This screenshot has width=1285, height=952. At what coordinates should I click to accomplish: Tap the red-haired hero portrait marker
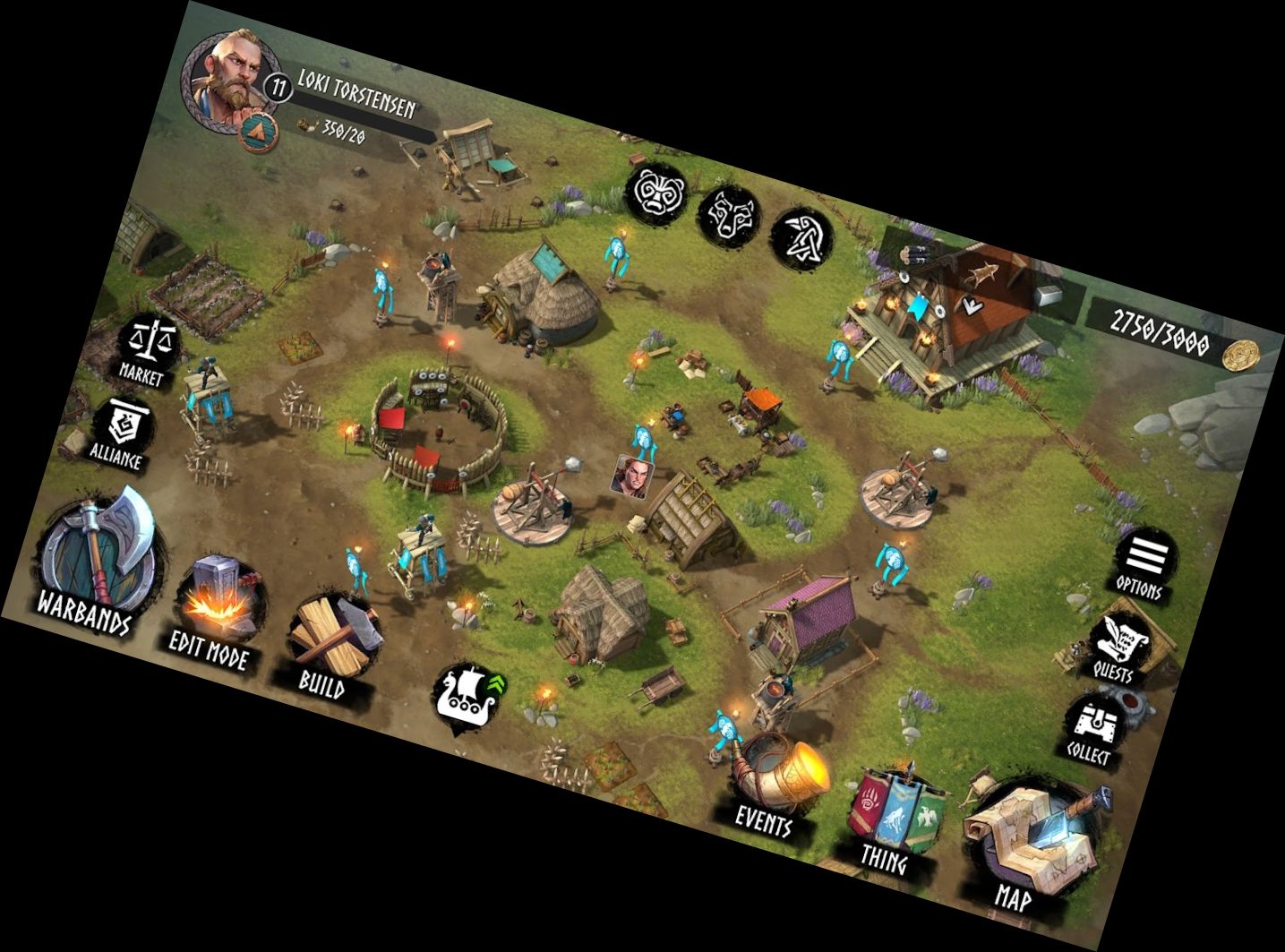pyautogui.click(x=632, y=475)
